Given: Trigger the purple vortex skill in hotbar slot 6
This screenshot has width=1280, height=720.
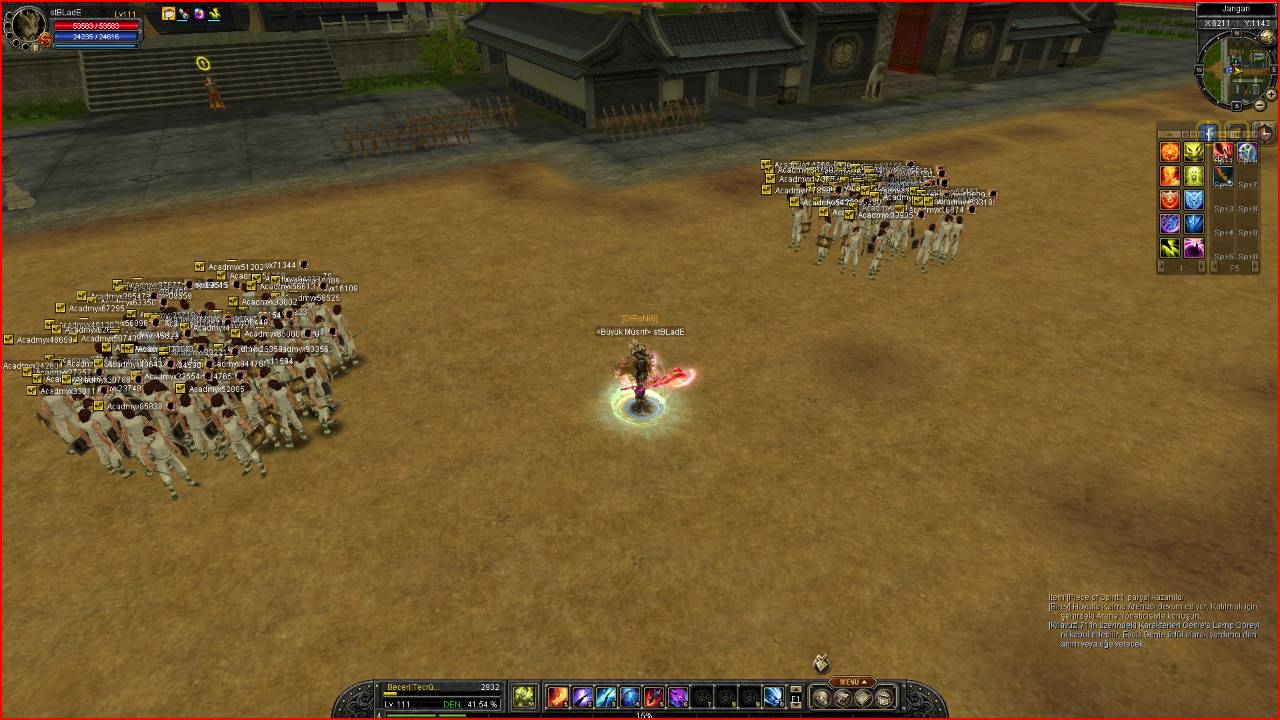Looking at the screenshot, I should (678, 697).
